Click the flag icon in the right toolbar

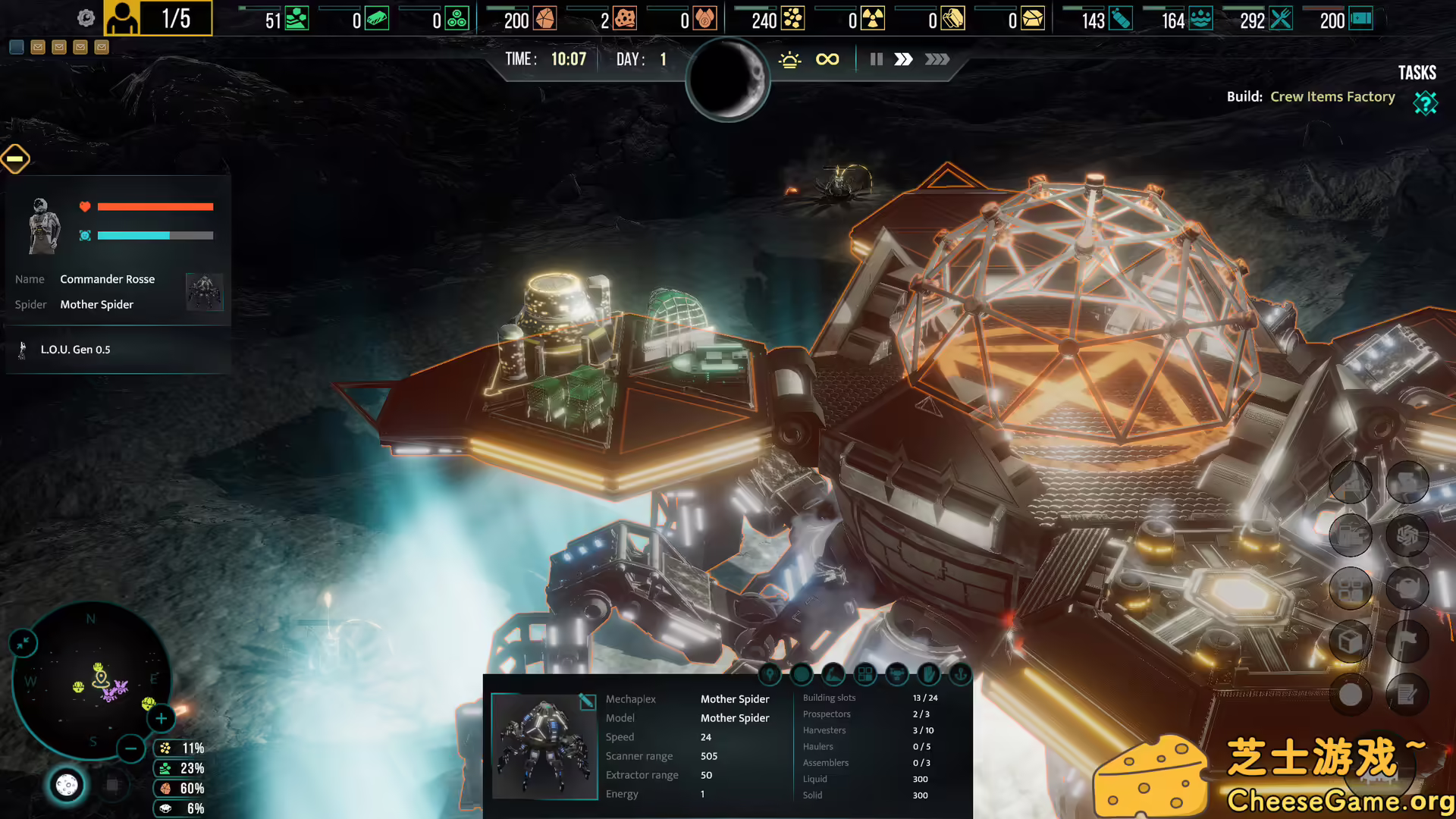pos(1408,641)
